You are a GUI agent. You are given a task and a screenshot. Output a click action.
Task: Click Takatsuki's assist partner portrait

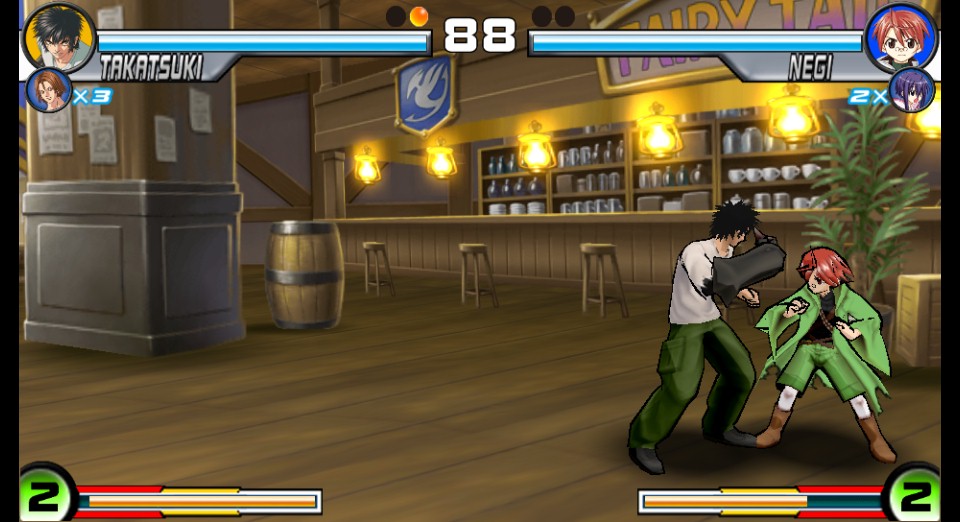pyautogui.click(x=48, y=91)
